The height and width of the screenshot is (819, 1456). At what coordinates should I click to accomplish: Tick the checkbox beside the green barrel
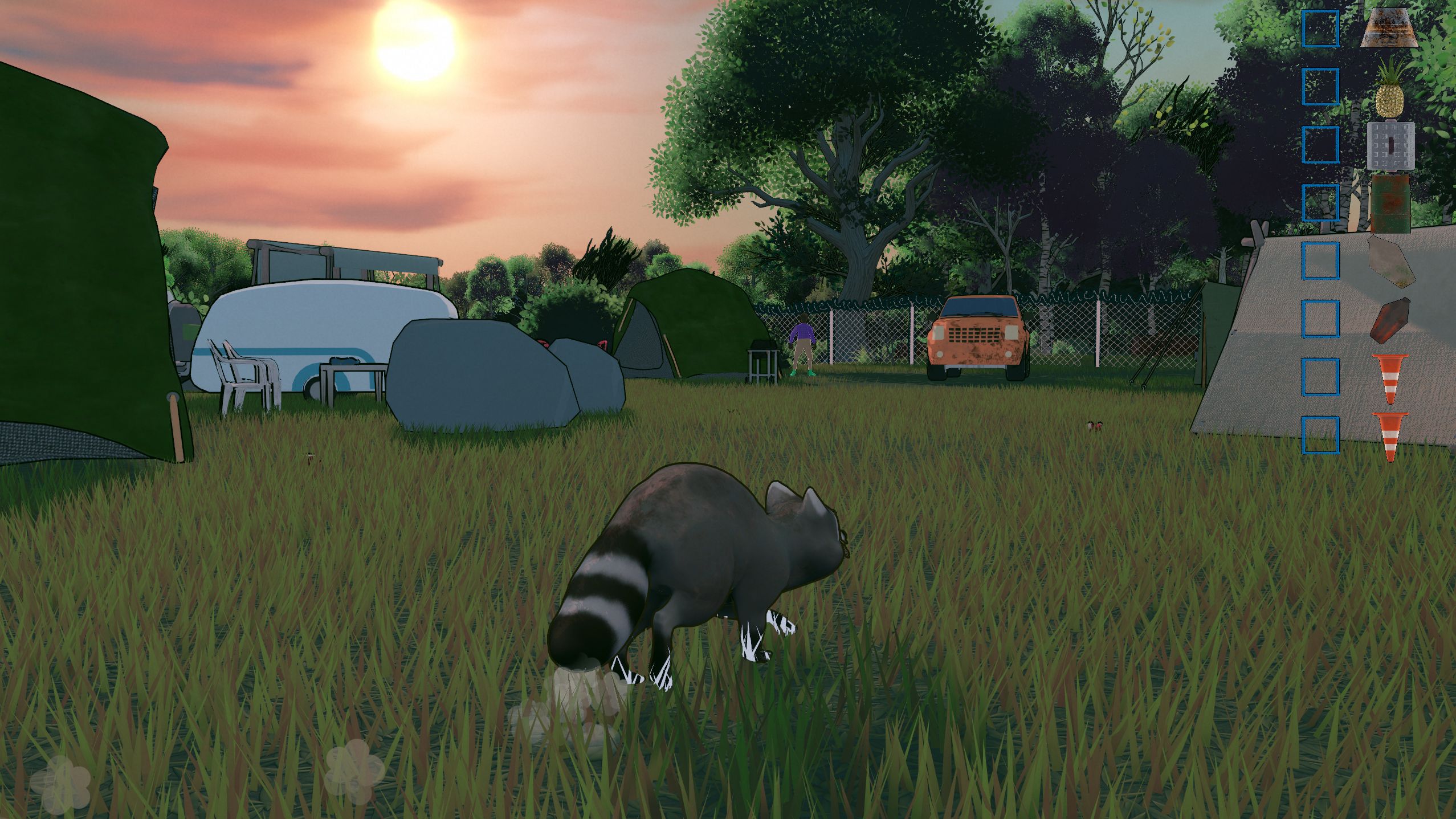pos(1320,202)
